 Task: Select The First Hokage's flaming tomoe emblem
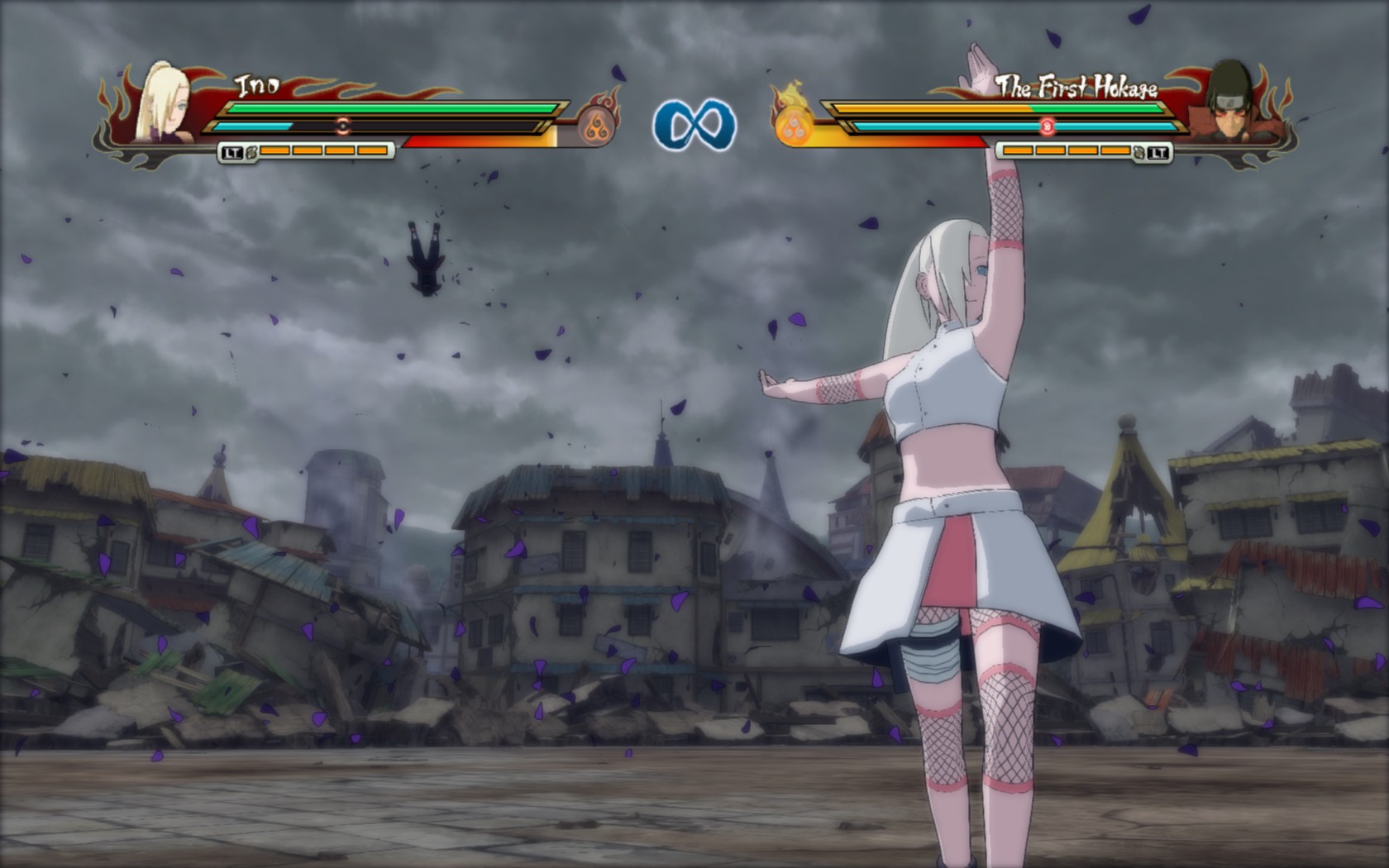point(795,122)
